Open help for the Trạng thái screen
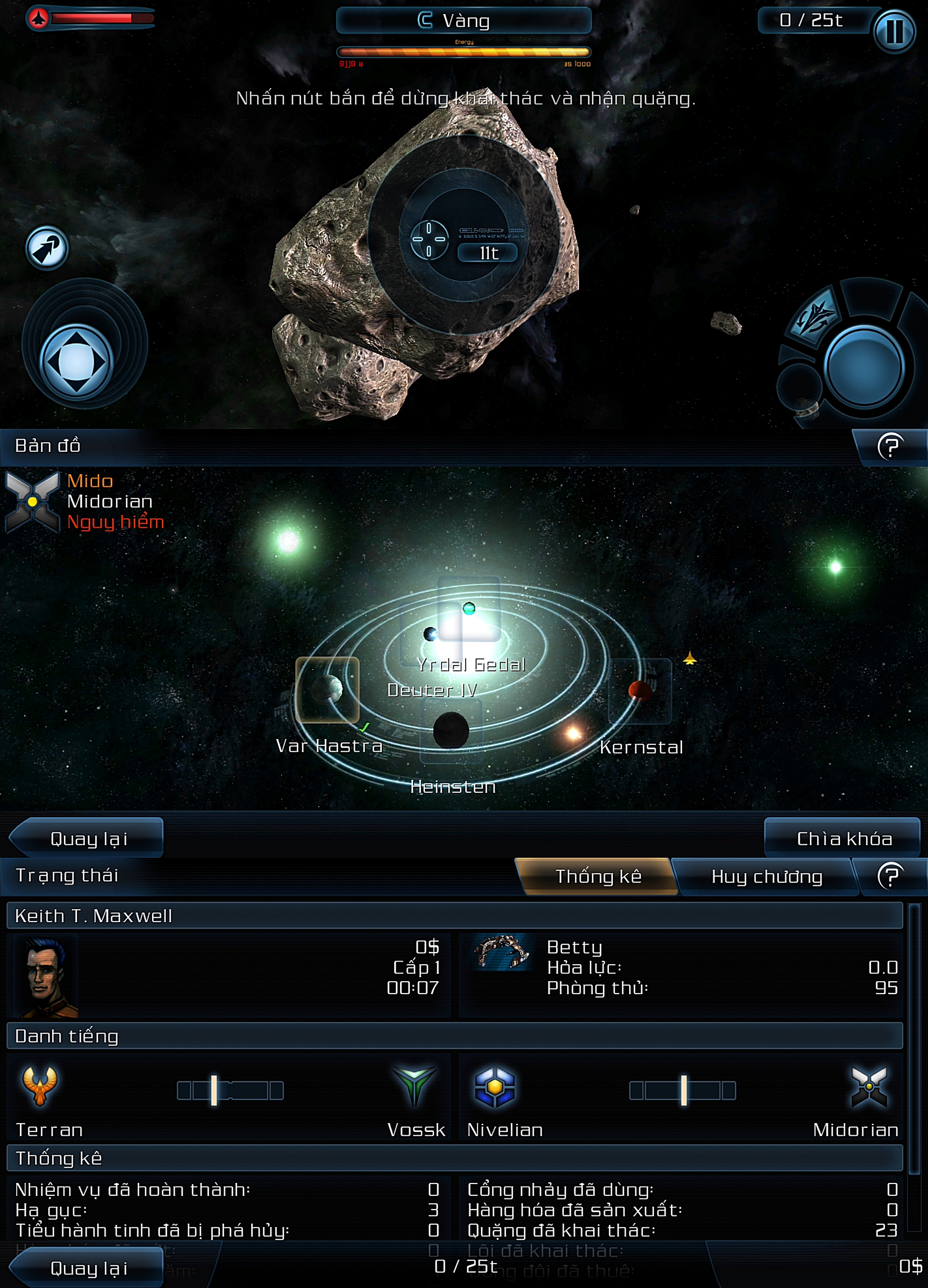Viewport: 928px width, 1288px height. (890, 876)
